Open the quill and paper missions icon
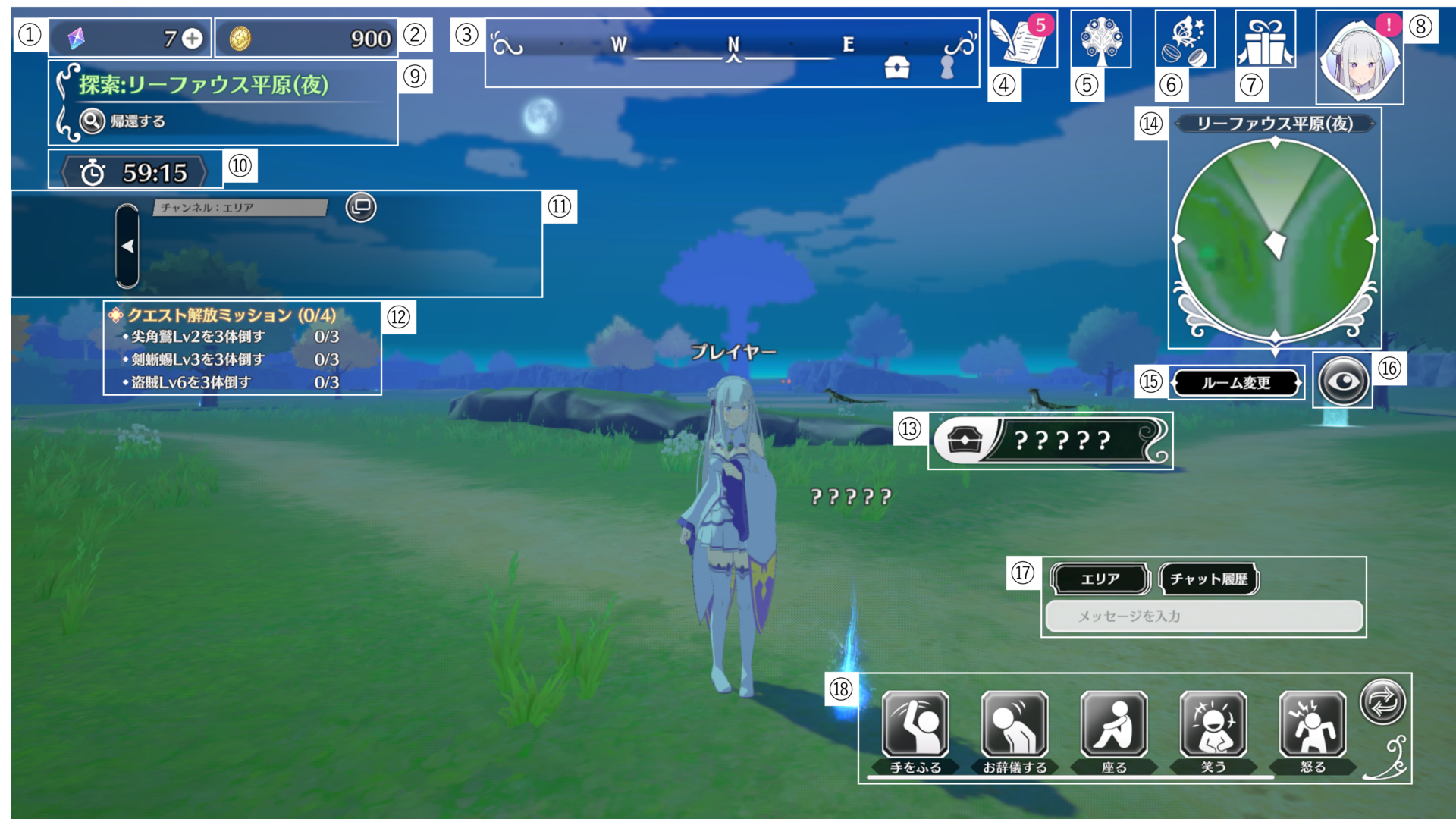This screenshot has height=819, width=1456. 1021,39
